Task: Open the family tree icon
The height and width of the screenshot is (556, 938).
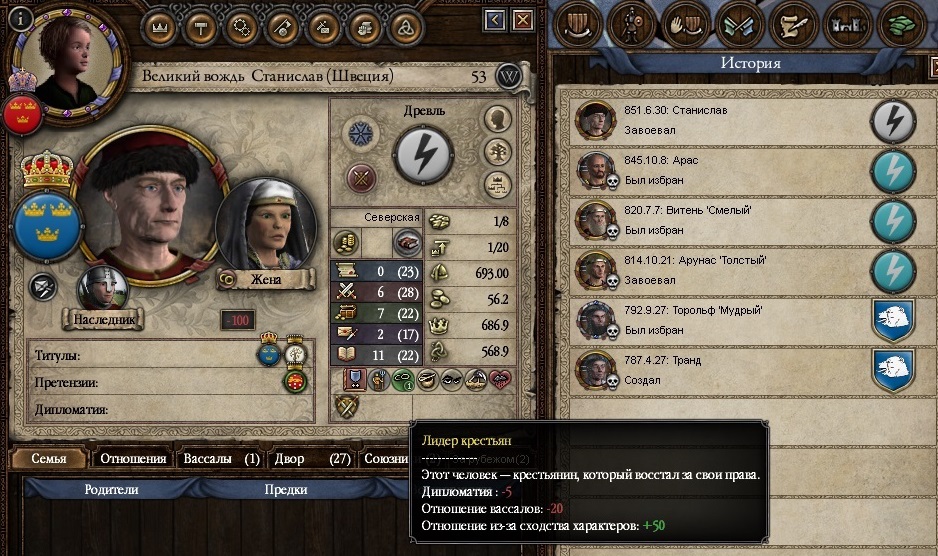Action: click(497, 185)
